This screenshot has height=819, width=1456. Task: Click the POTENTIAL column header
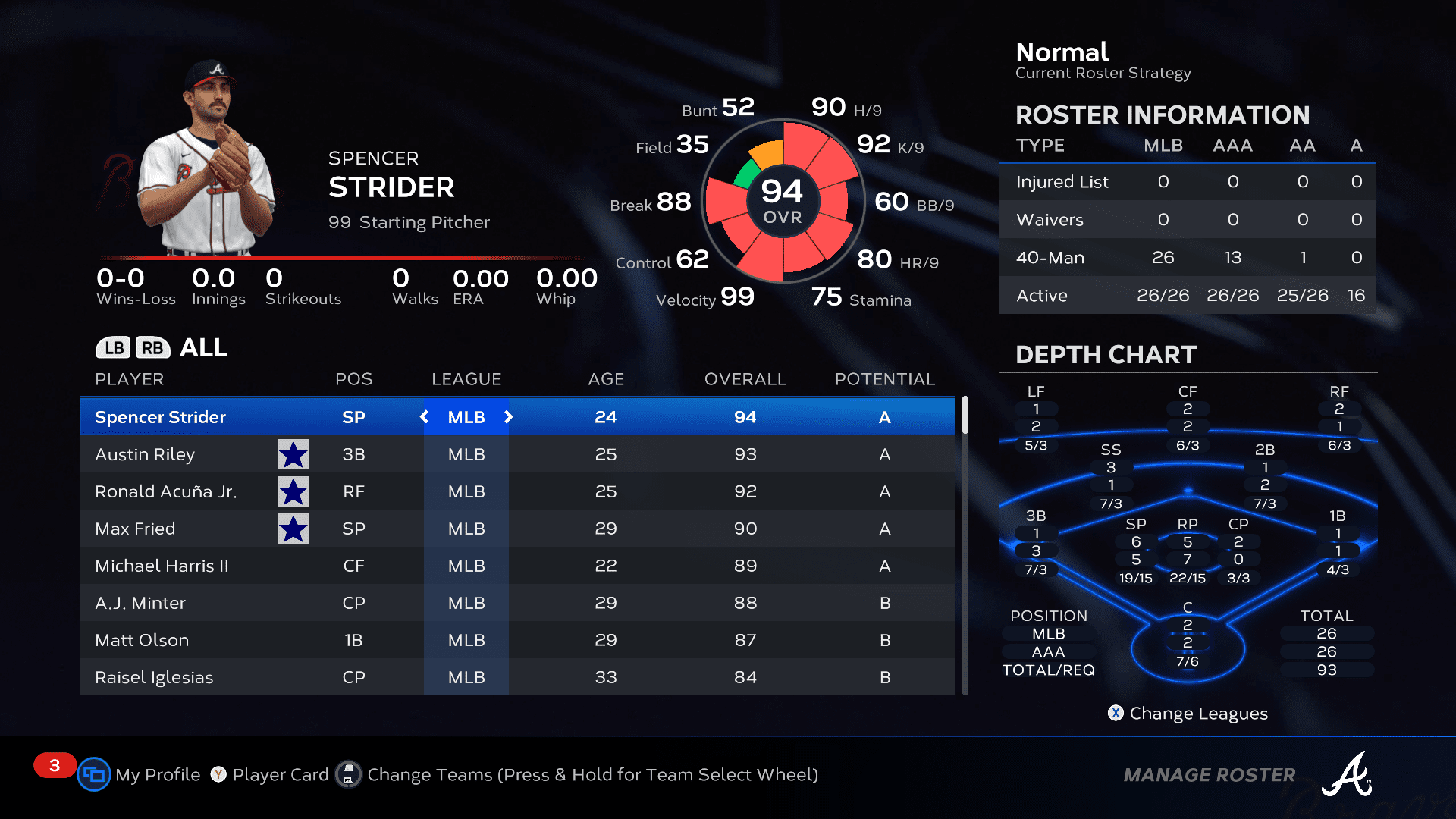tap(885, 379)
